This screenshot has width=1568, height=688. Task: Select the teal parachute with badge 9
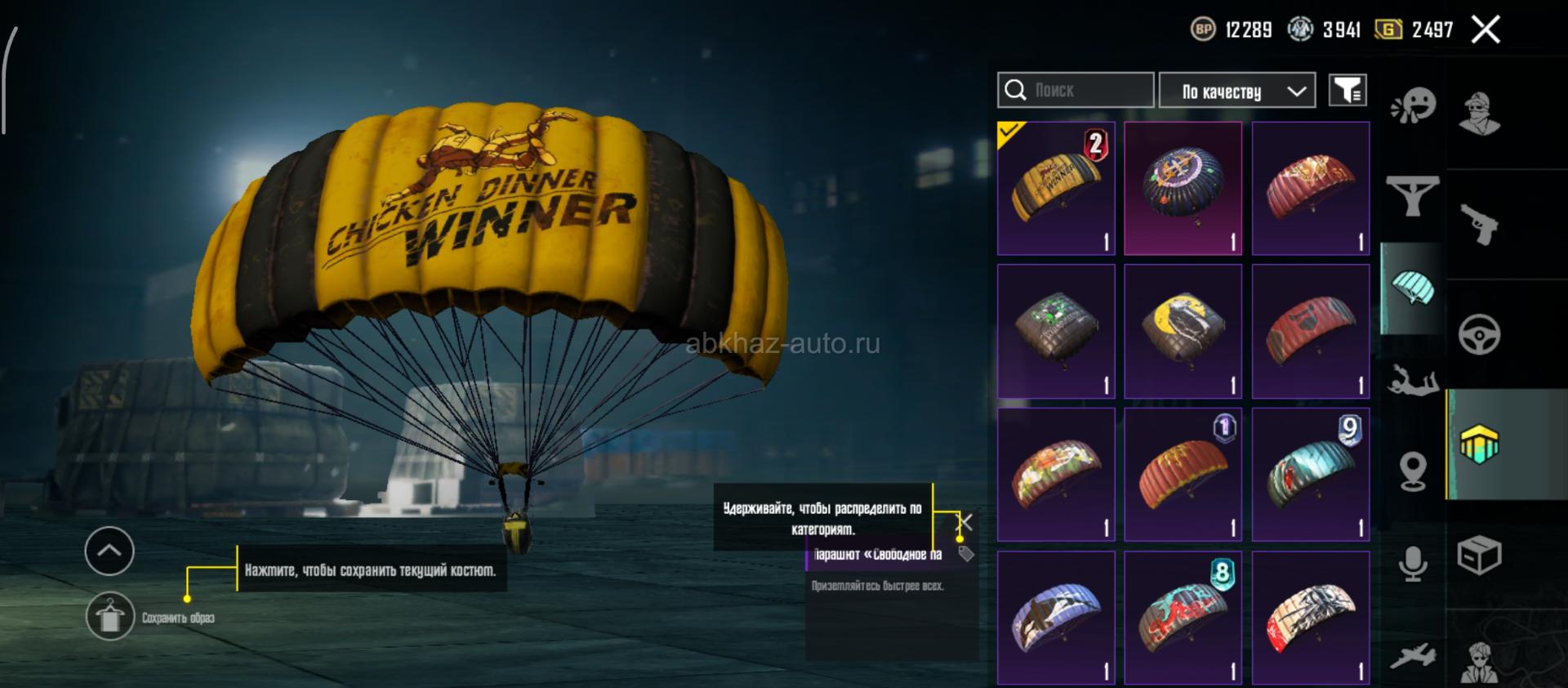coord(1310,475)
